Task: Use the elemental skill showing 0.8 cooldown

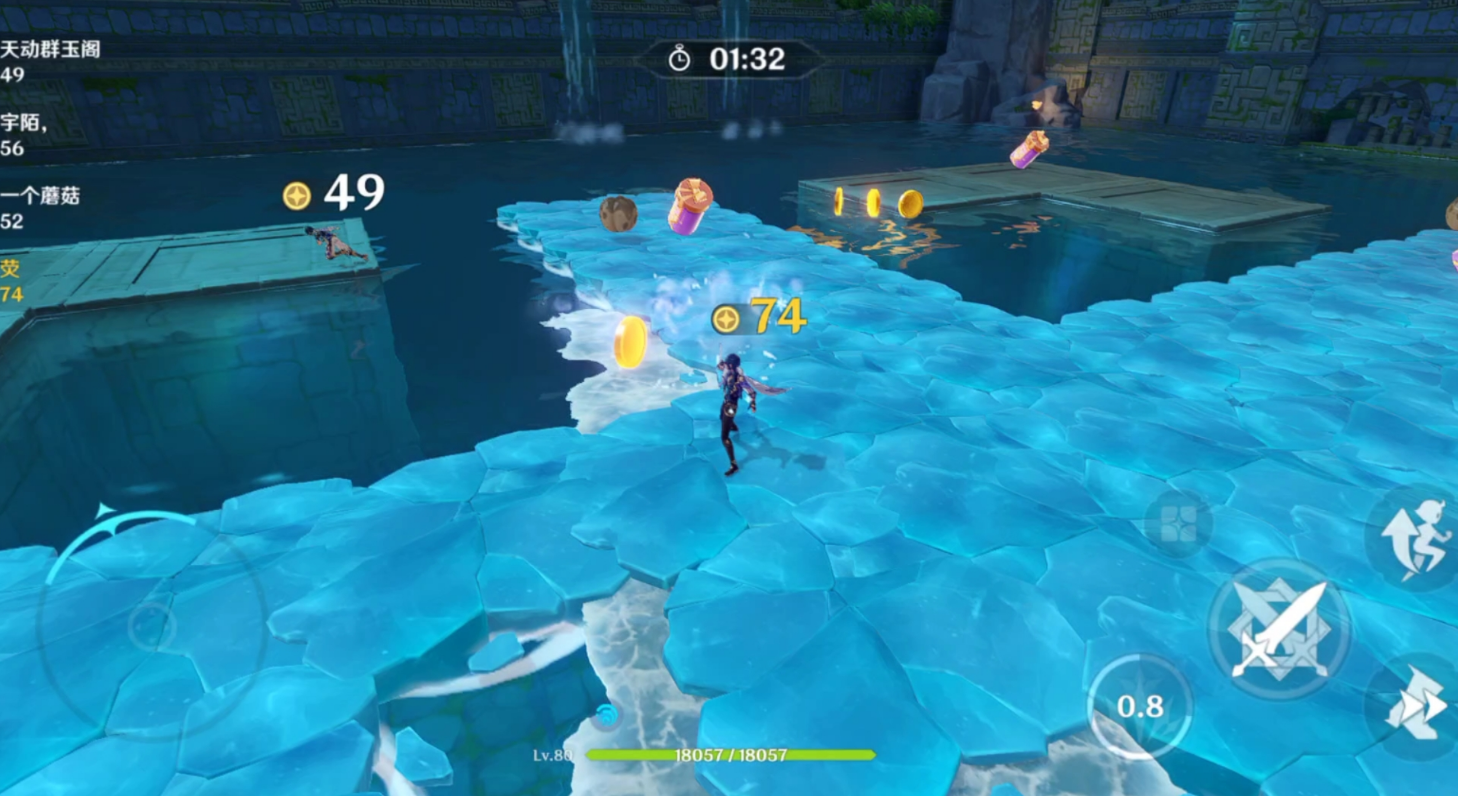Action: click(x=1140, y=707)
